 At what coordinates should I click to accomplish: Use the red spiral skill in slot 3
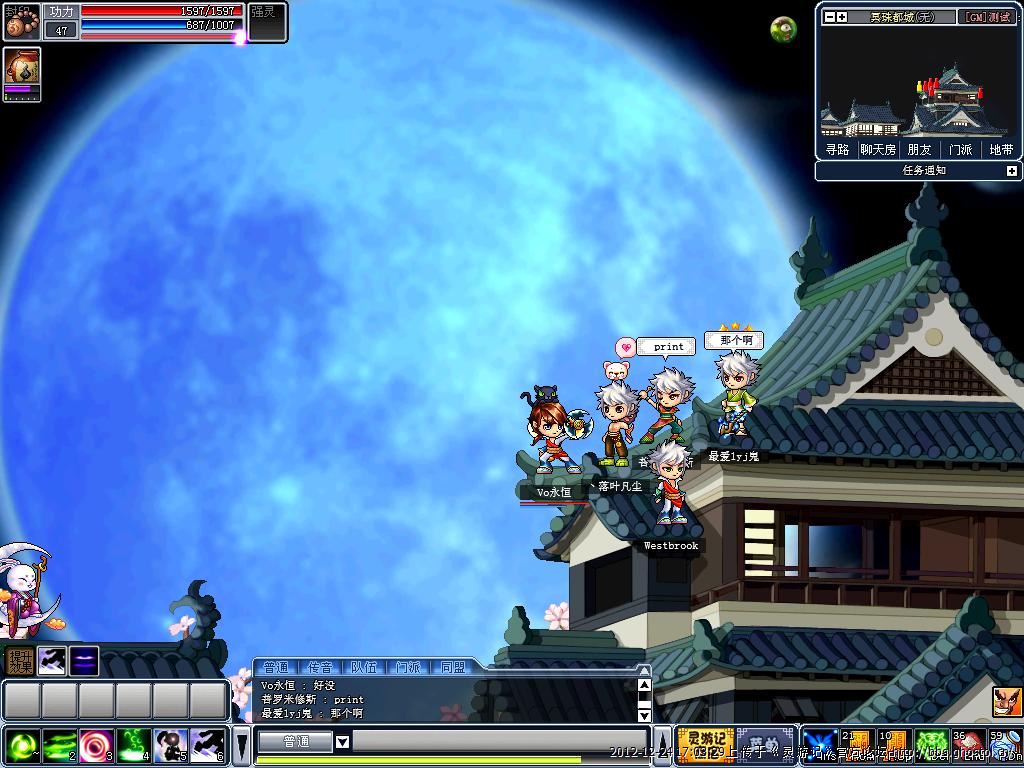click(97, 745)
